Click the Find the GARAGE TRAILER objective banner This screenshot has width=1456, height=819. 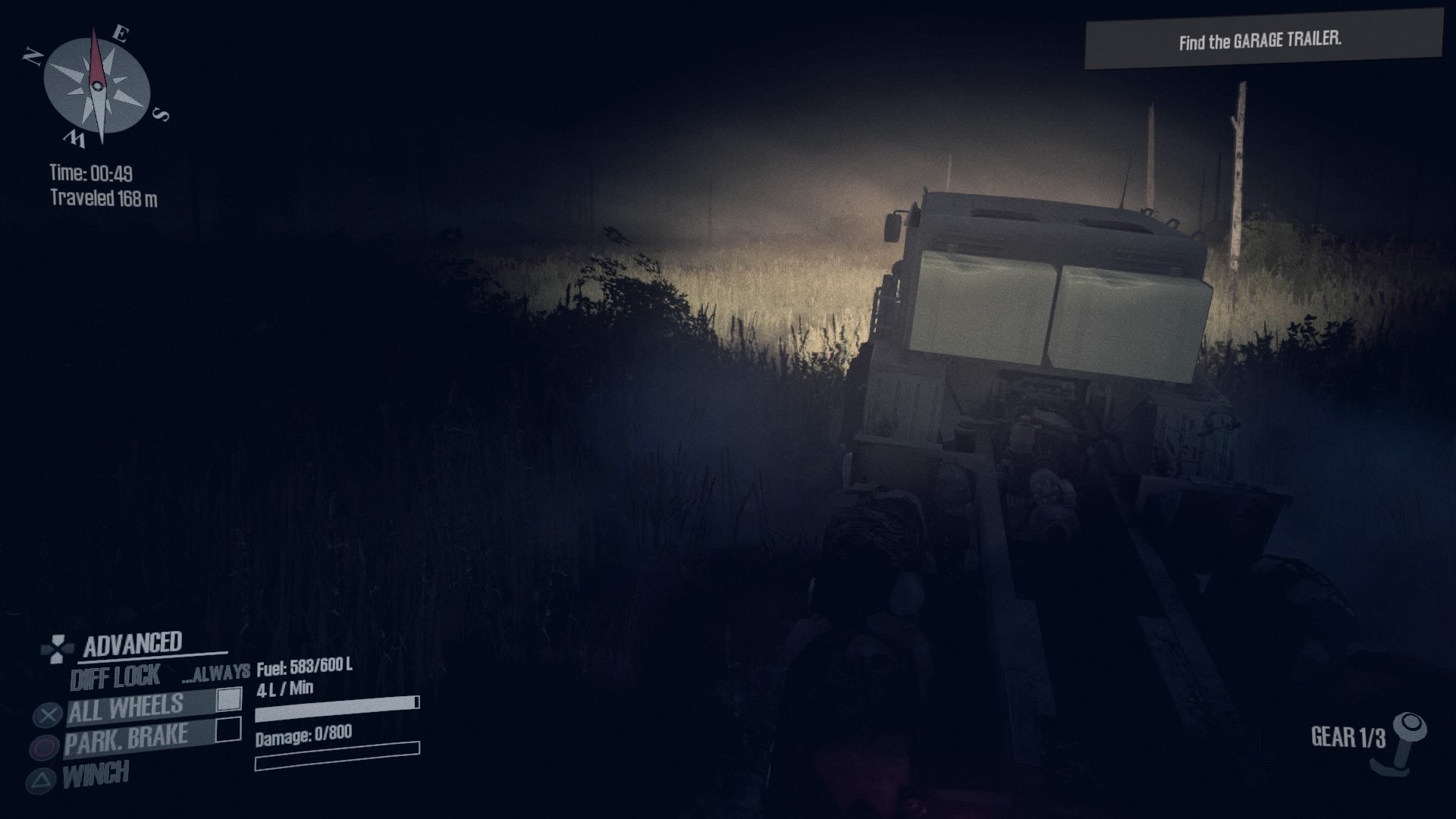[1259, 37]
